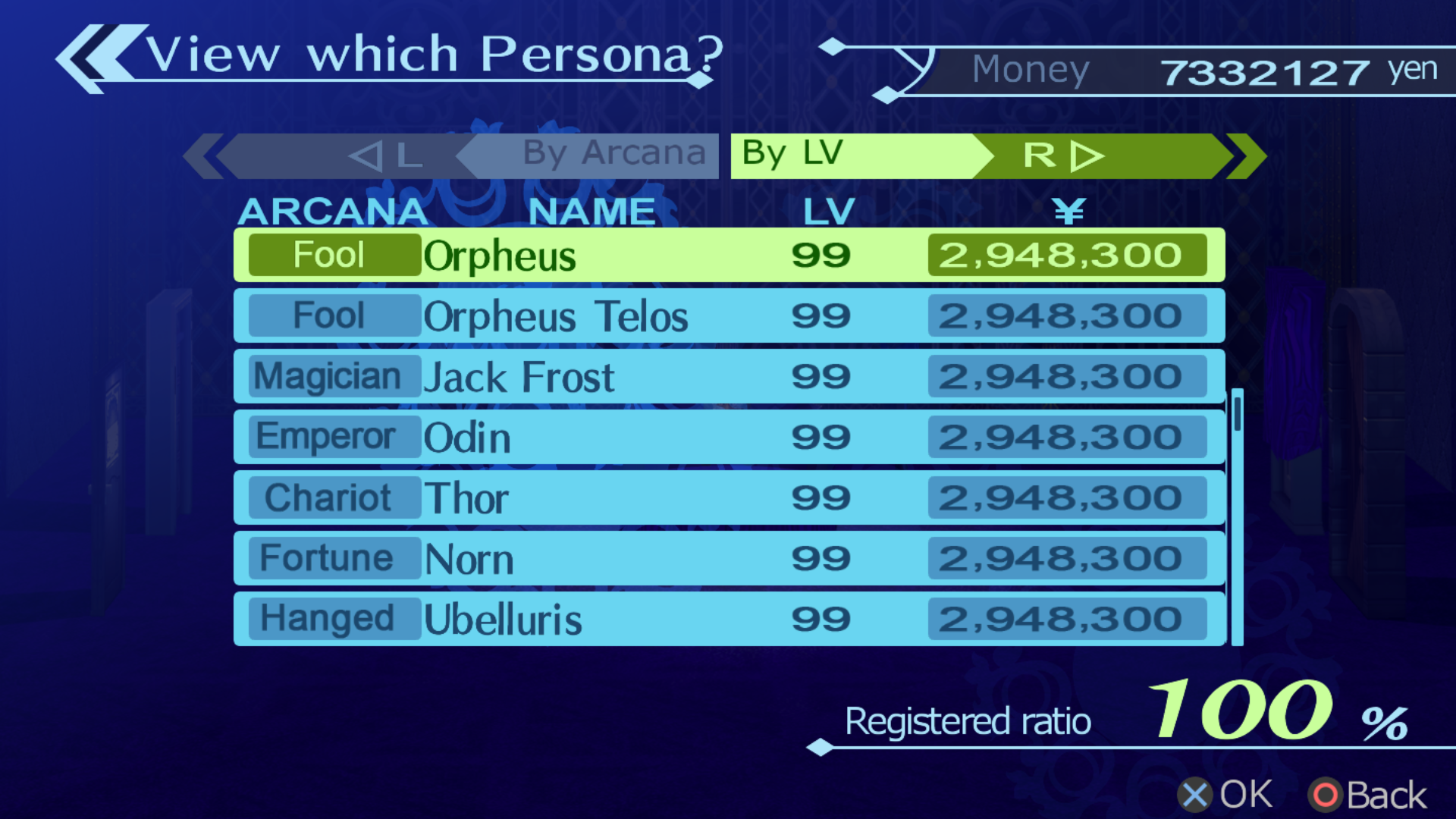
Task: Choose the Norn Fortune persona row
Action: click(728, 559)
